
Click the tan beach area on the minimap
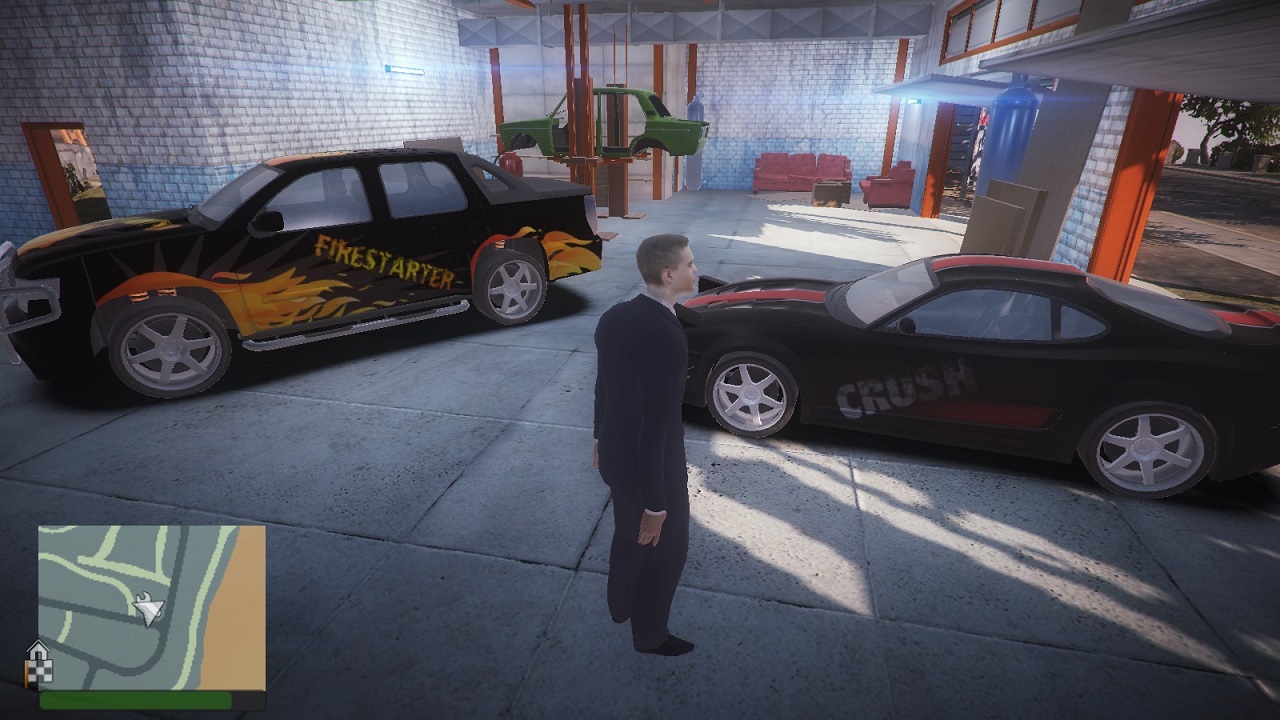pyautogui.click(x=241, y=620)
